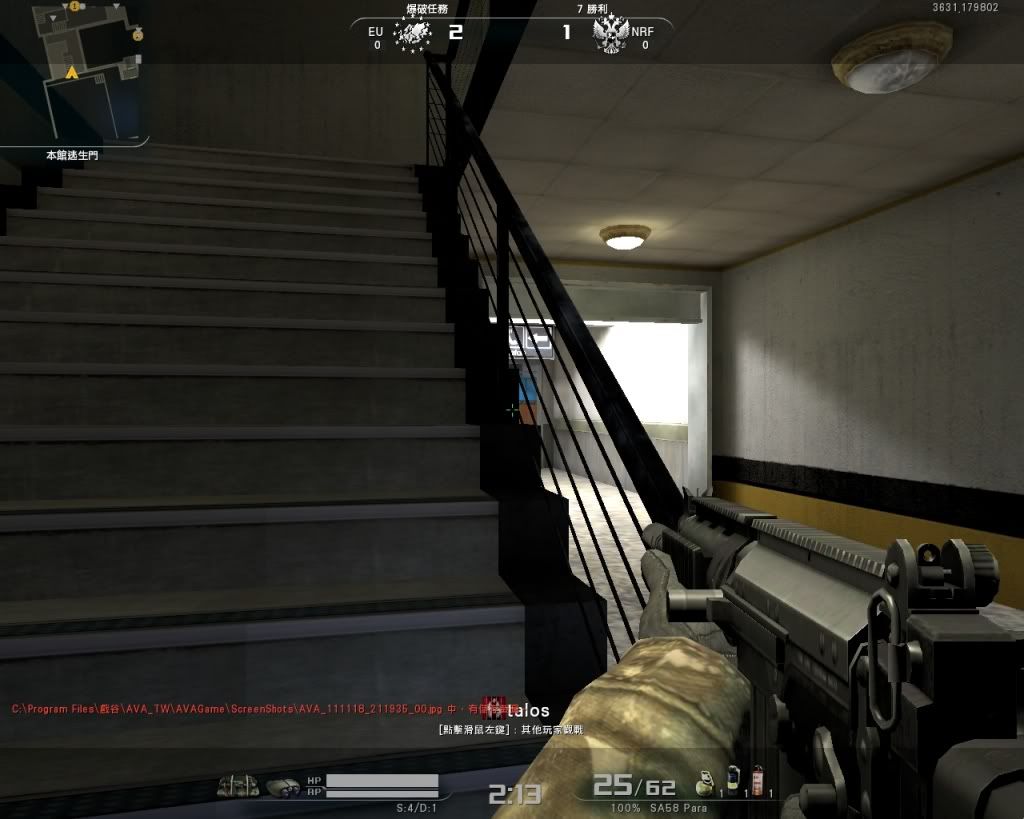This screenshot has width=1024, height=819.
Task: Click the minimap in the corner
Action: click(x=75, y=70)
